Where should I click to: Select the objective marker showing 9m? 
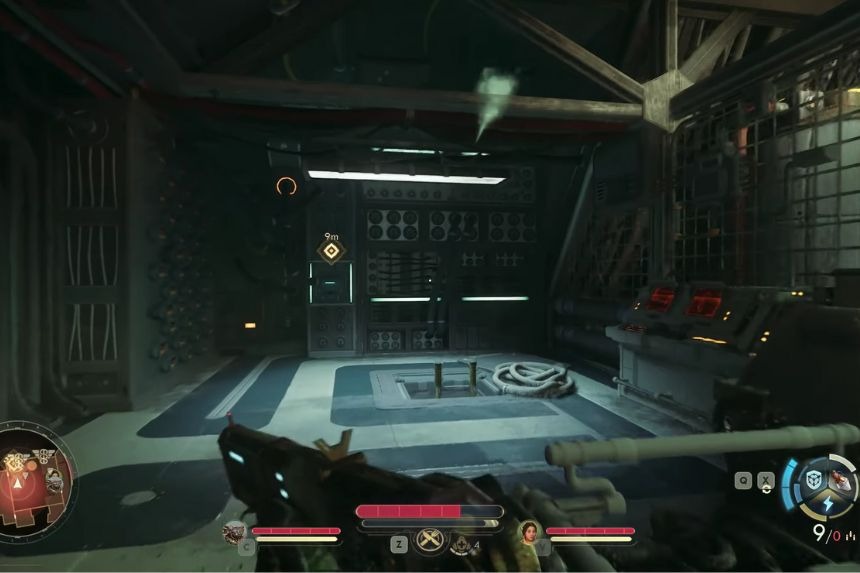(x=331, y=250)
